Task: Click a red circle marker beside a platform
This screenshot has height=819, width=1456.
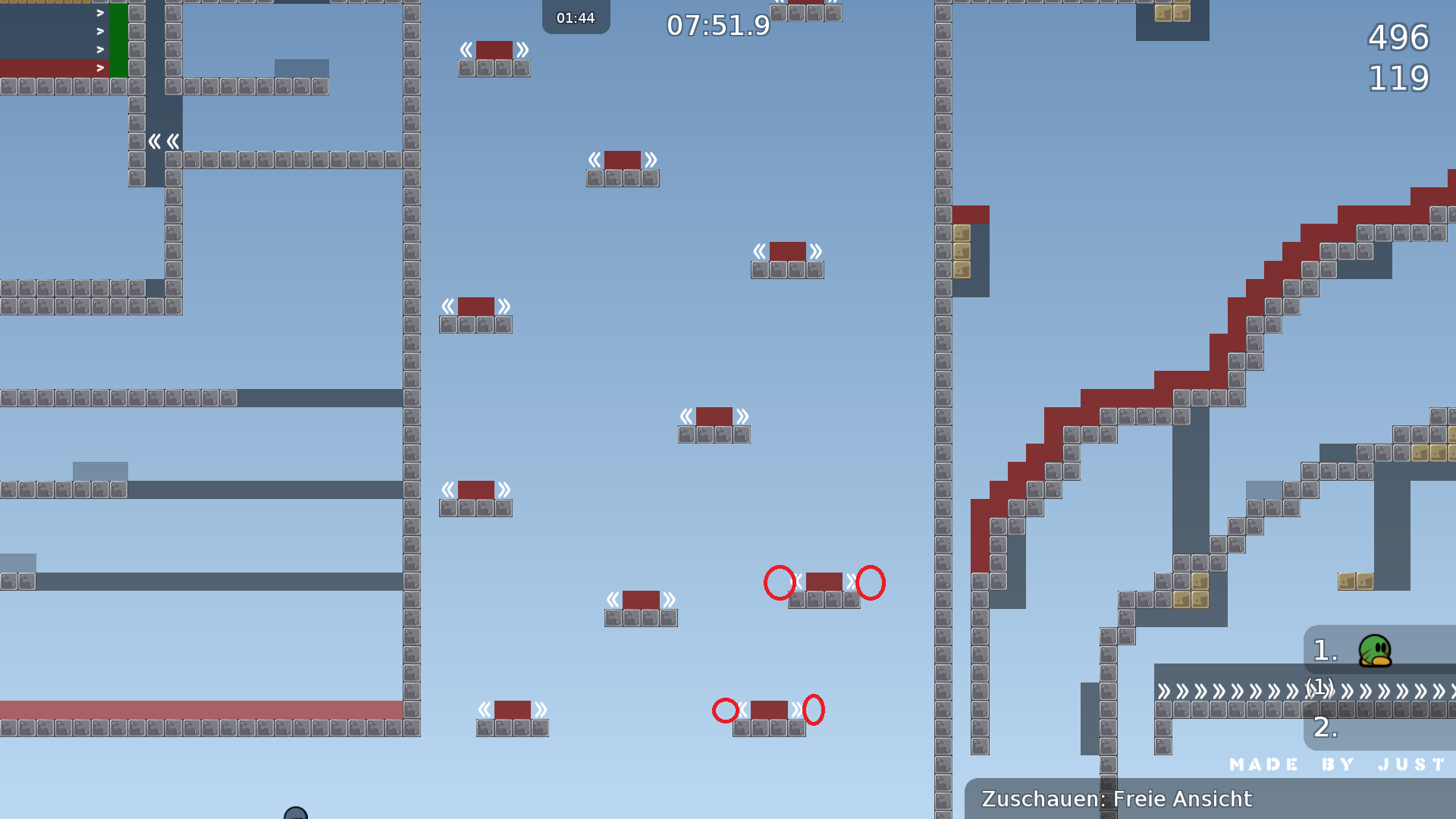Action: [780, 582]
